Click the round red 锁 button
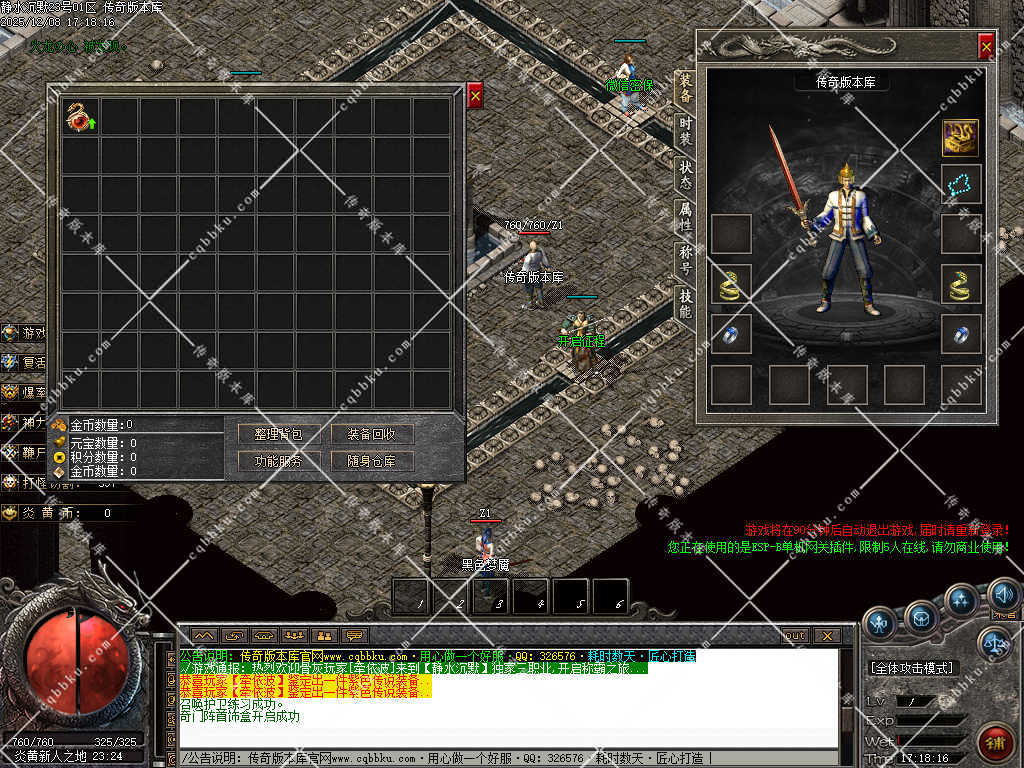This screenshot has width=1024, height=768. point(996,743)
